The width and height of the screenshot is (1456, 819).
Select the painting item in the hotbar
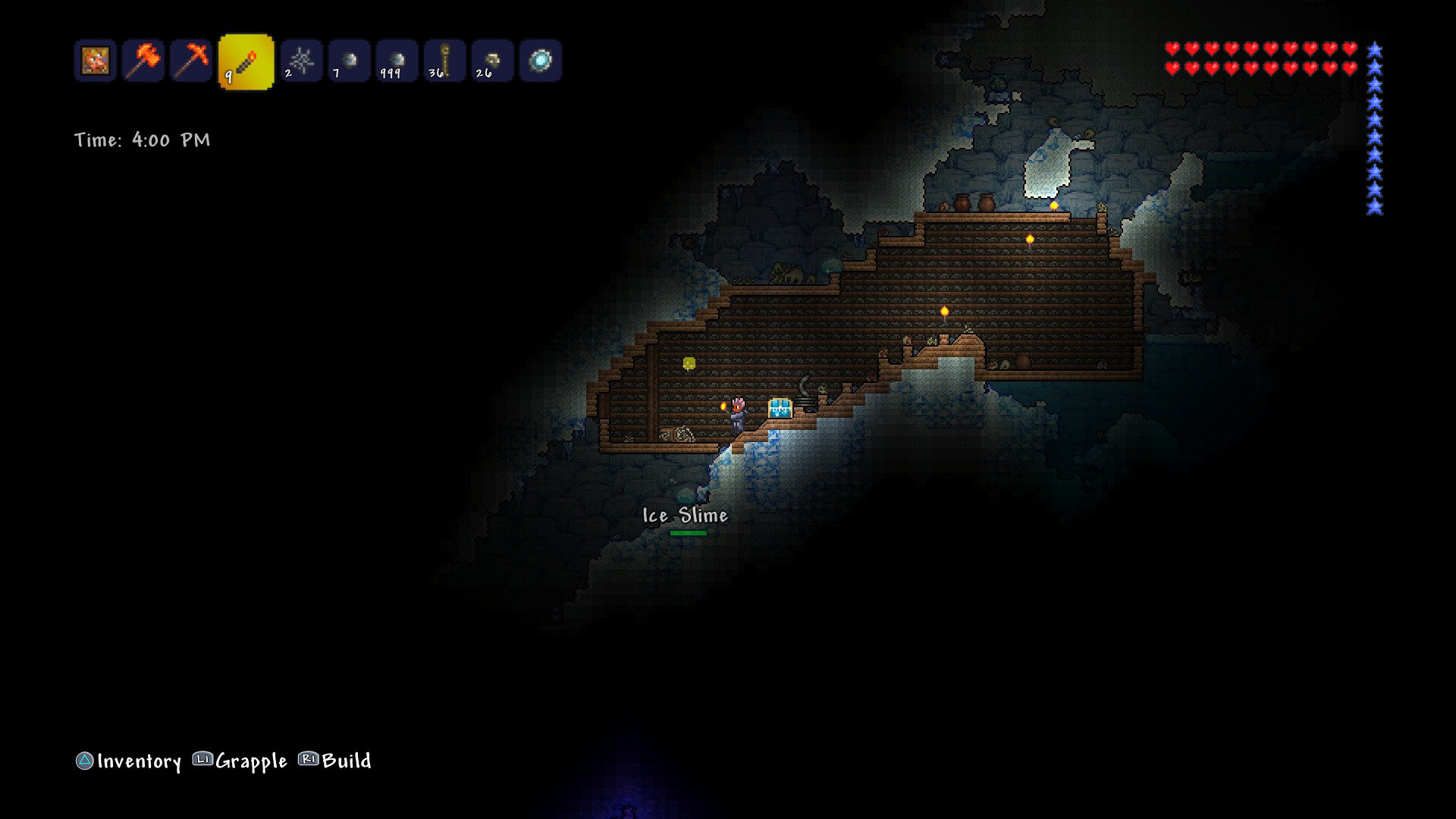point(96,61)
